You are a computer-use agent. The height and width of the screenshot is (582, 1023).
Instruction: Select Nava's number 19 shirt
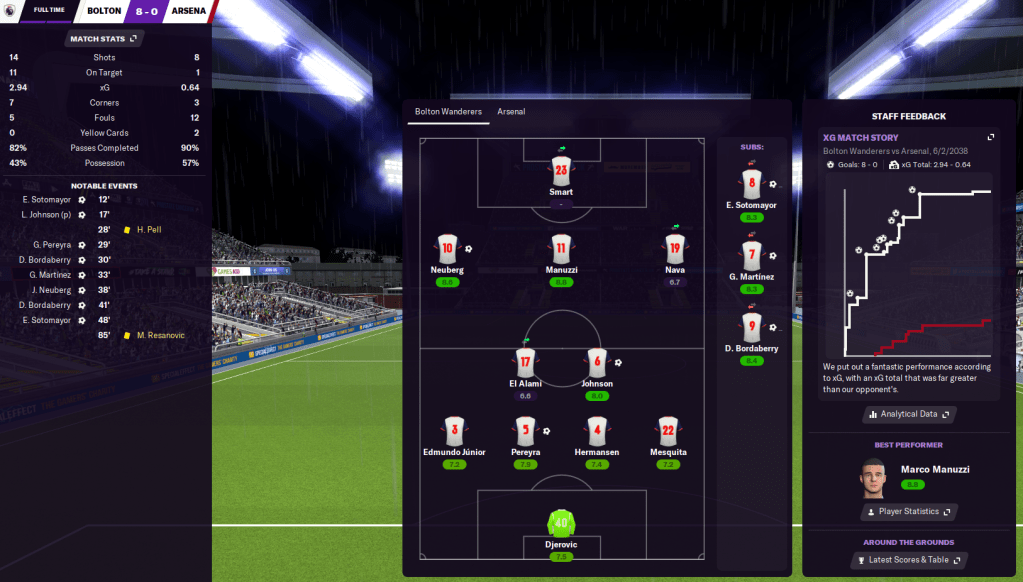[x=674, y=249]
